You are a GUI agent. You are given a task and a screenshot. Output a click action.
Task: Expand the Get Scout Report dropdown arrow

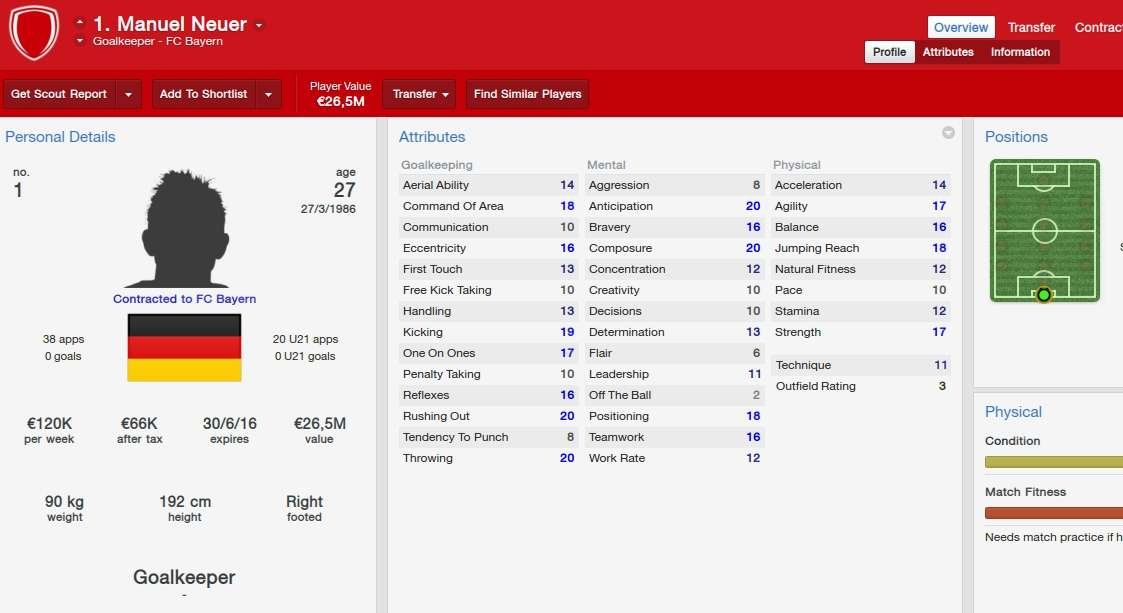point(129,94)
